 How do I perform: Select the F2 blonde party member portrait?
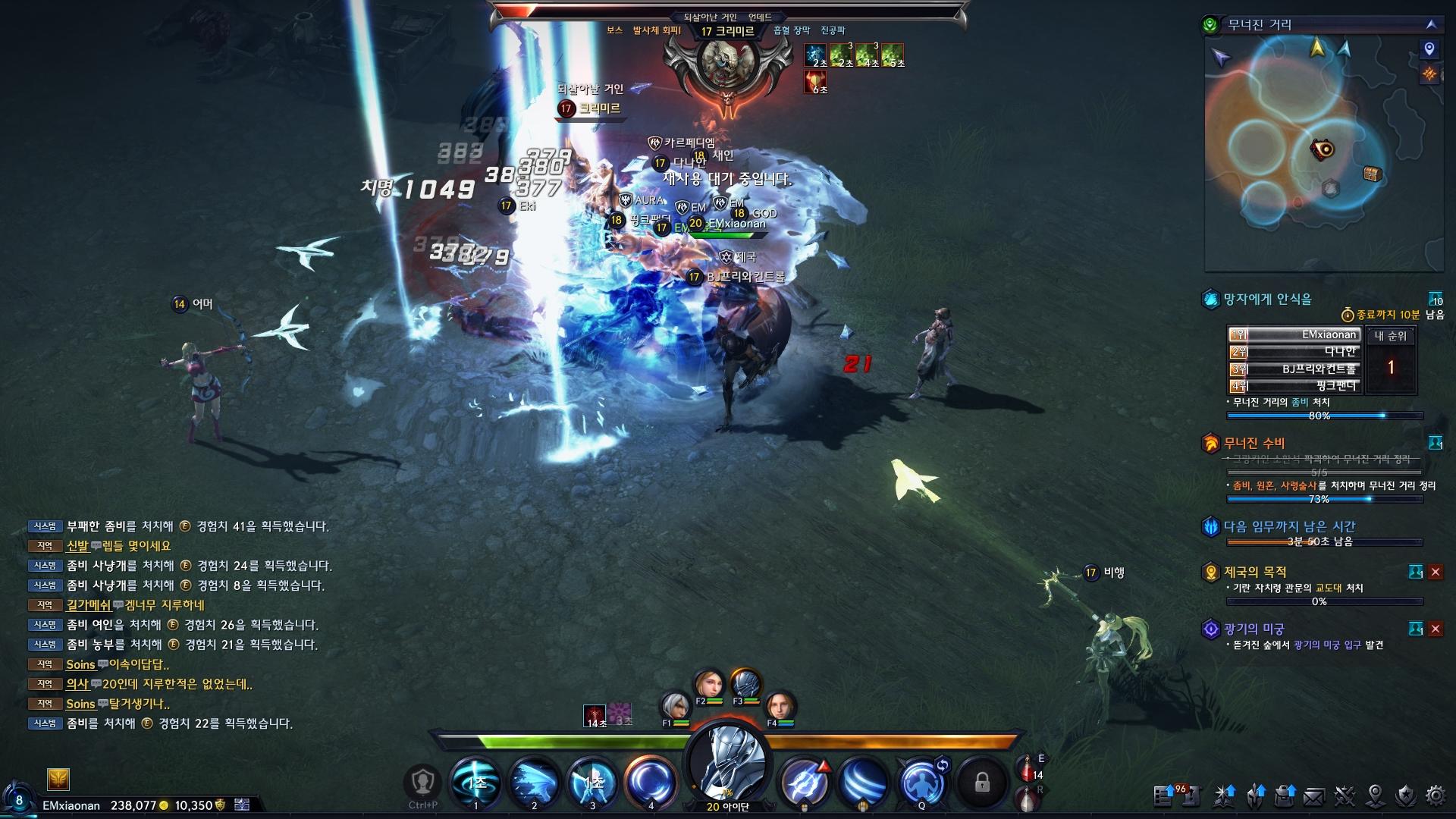click(x=710, y=686)
